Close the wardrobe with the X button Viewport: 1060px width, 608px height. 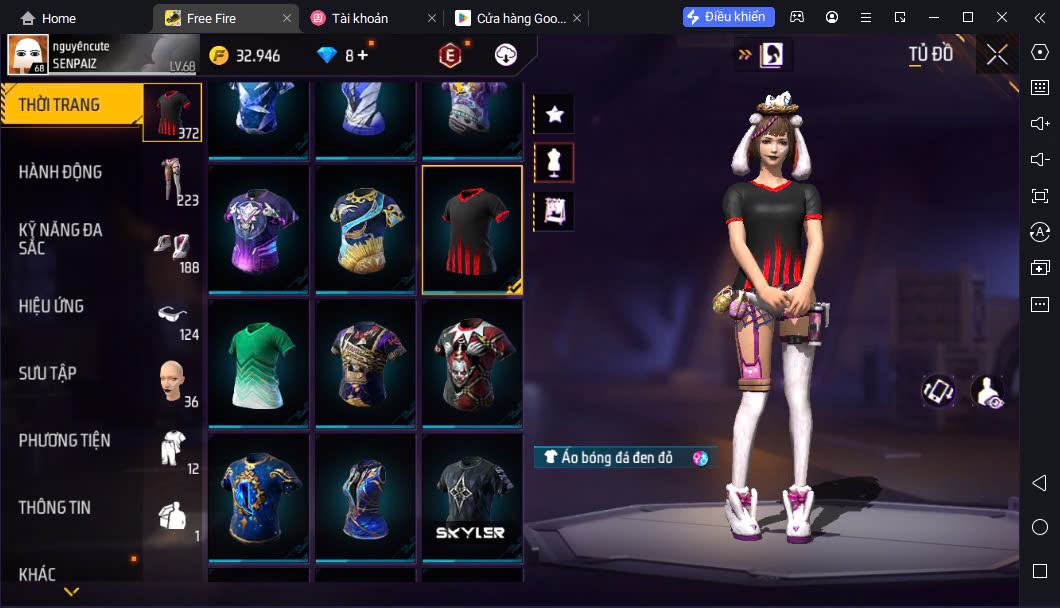point(997,55)
